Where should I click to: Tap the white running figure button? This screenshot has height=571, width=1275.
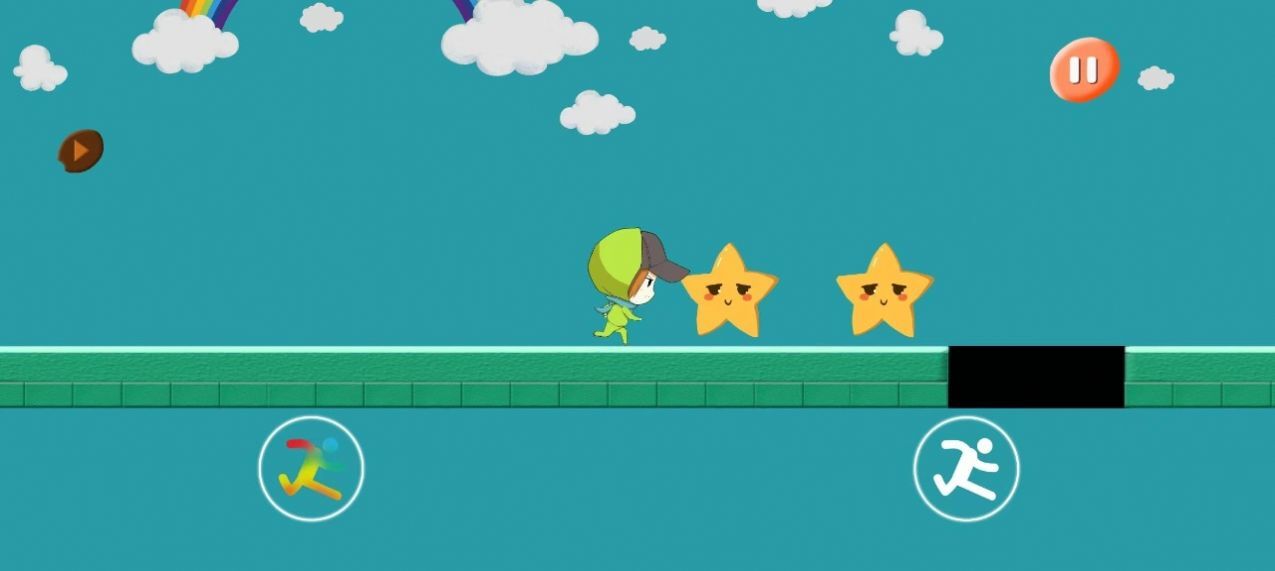(966, 468)
